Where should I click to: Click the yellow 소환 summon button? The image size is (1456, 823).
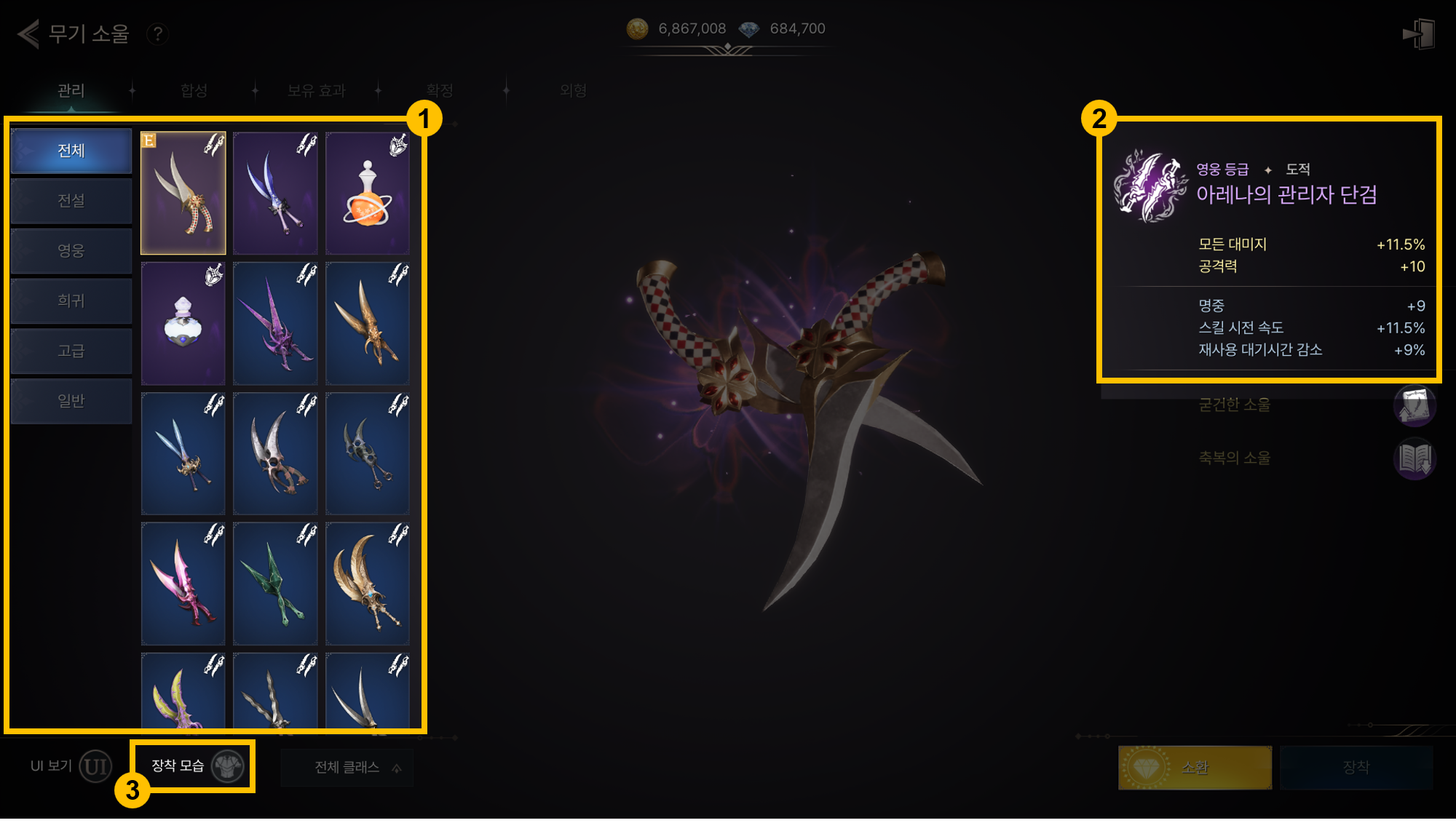click(x=1195, y=768)
